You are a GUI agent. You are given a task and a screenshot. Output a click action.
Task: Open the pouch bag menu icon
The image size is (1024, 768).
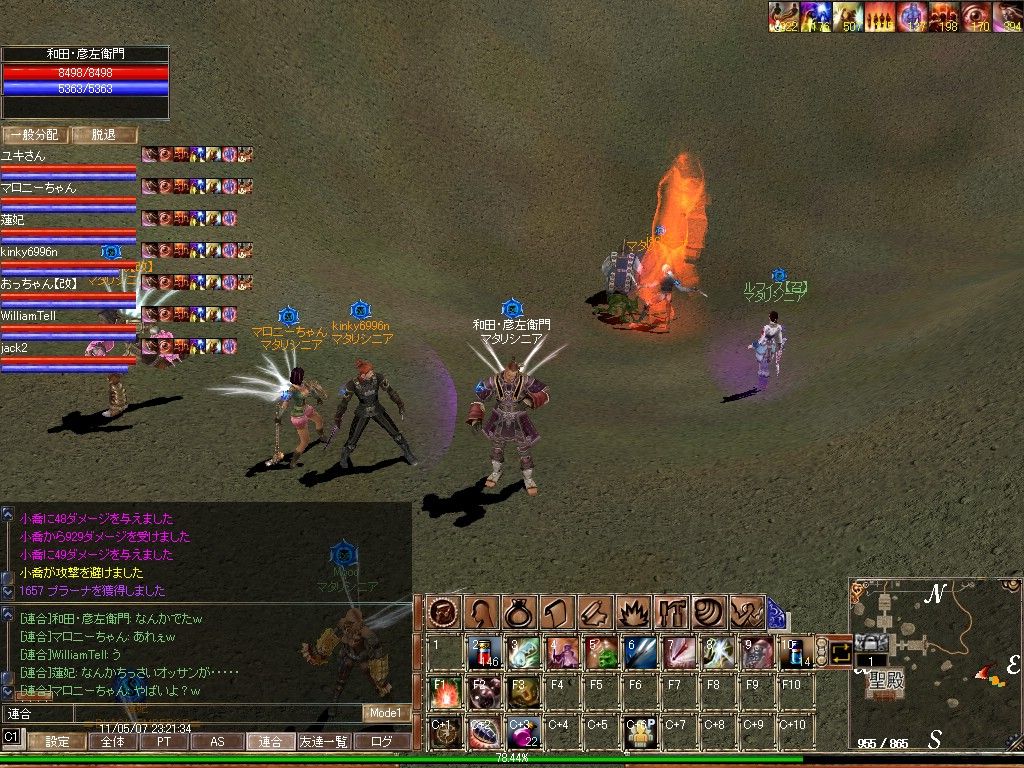(x=519, y=611)
